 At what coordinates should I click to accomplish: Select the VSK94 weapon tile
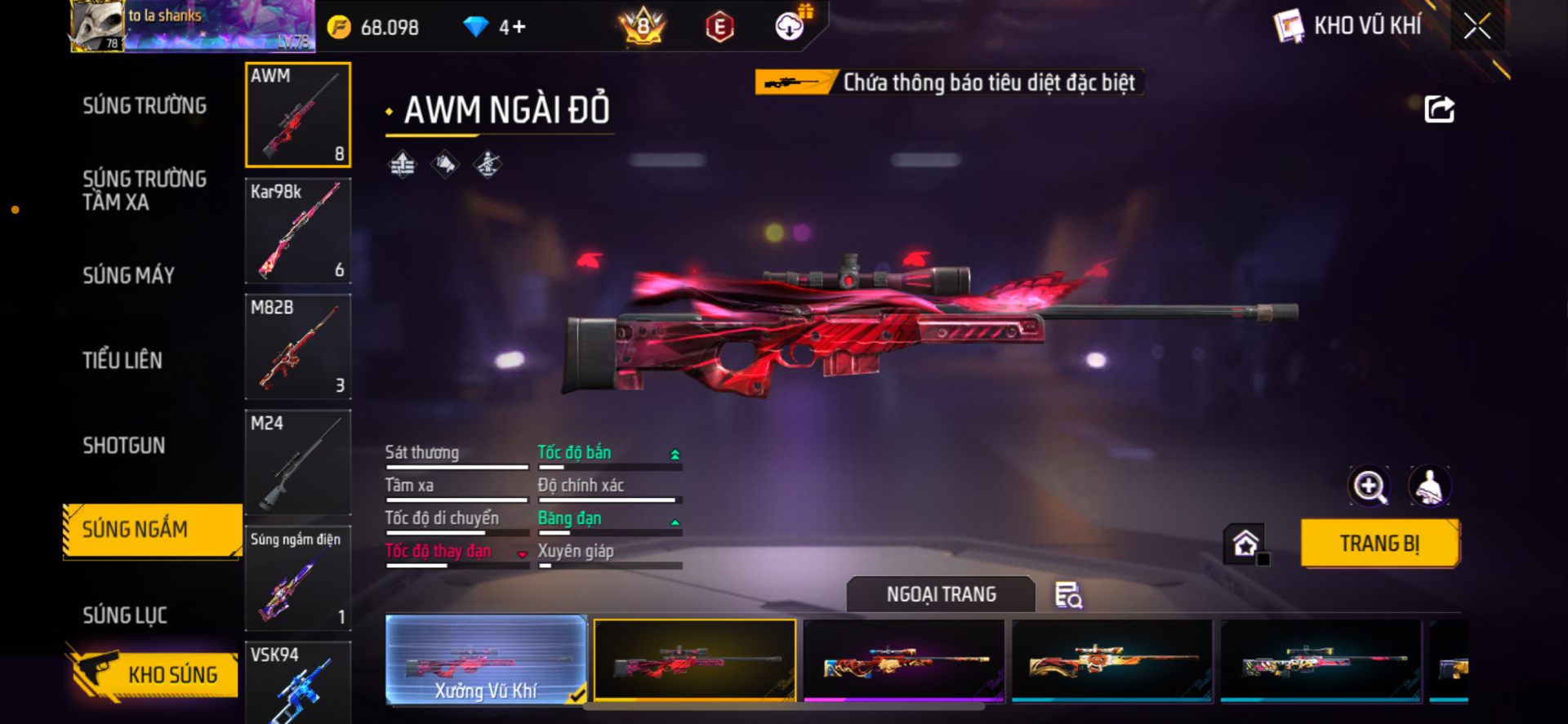point(298,682)
